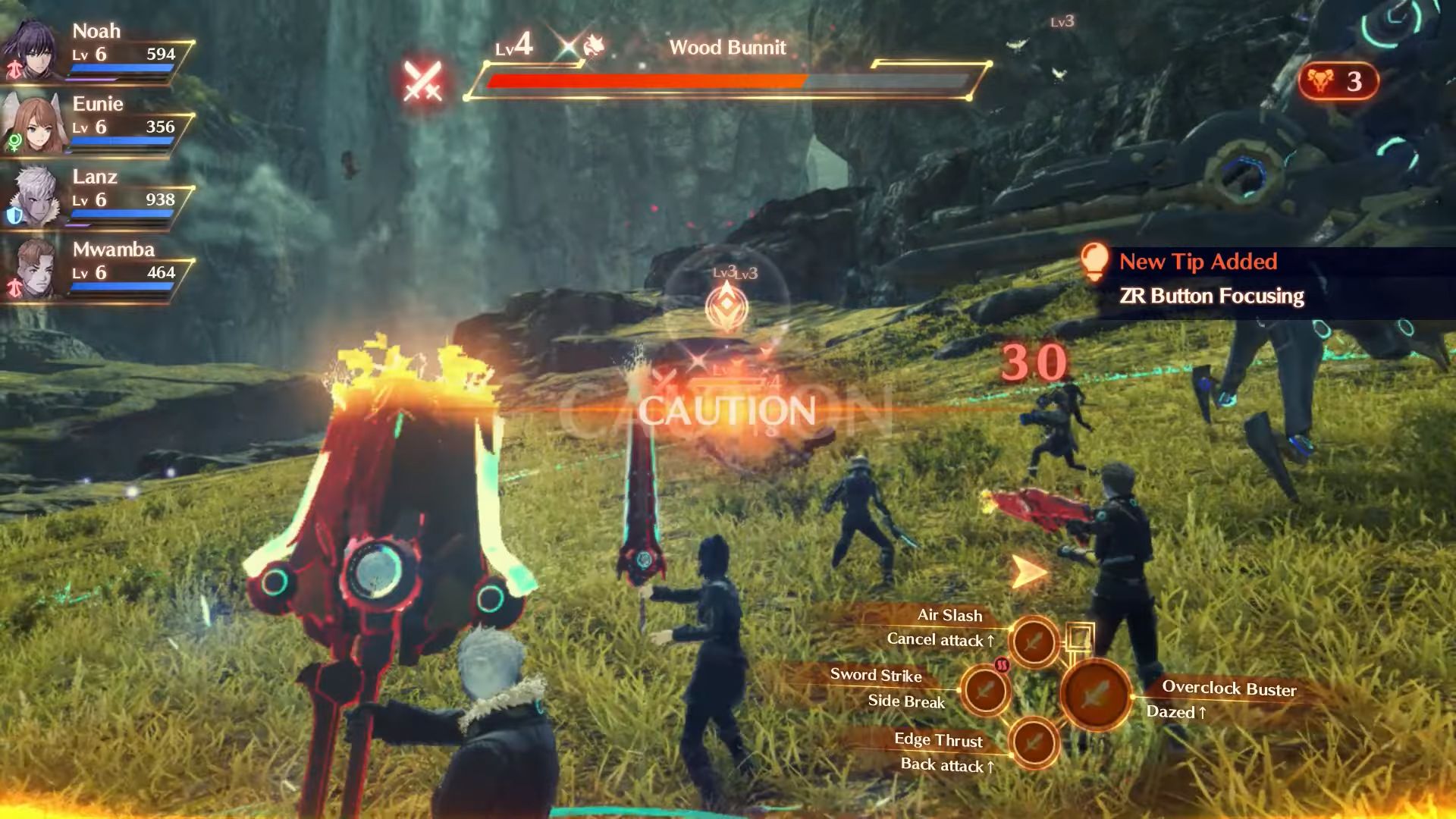Viewport: 1456px width, 819px height.
Task: Activate the Air Slash art
Action: pos(1033,642)
